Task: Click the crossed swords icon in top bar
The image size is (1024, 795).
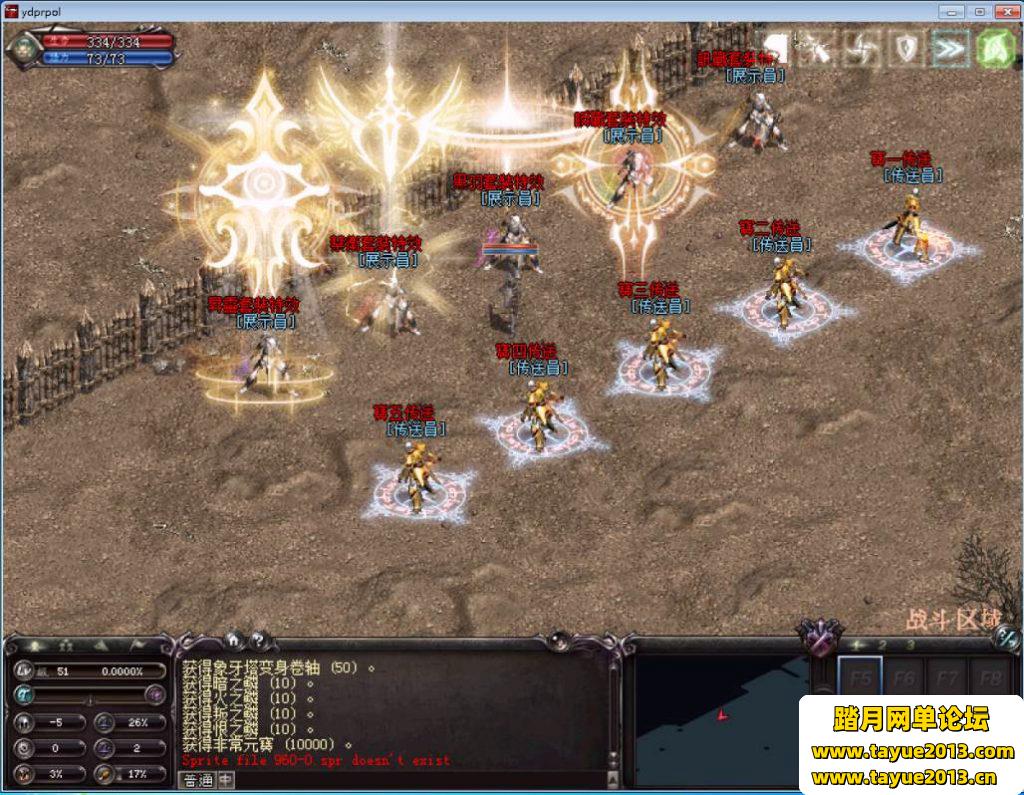Action: click(x=819, y=47)
